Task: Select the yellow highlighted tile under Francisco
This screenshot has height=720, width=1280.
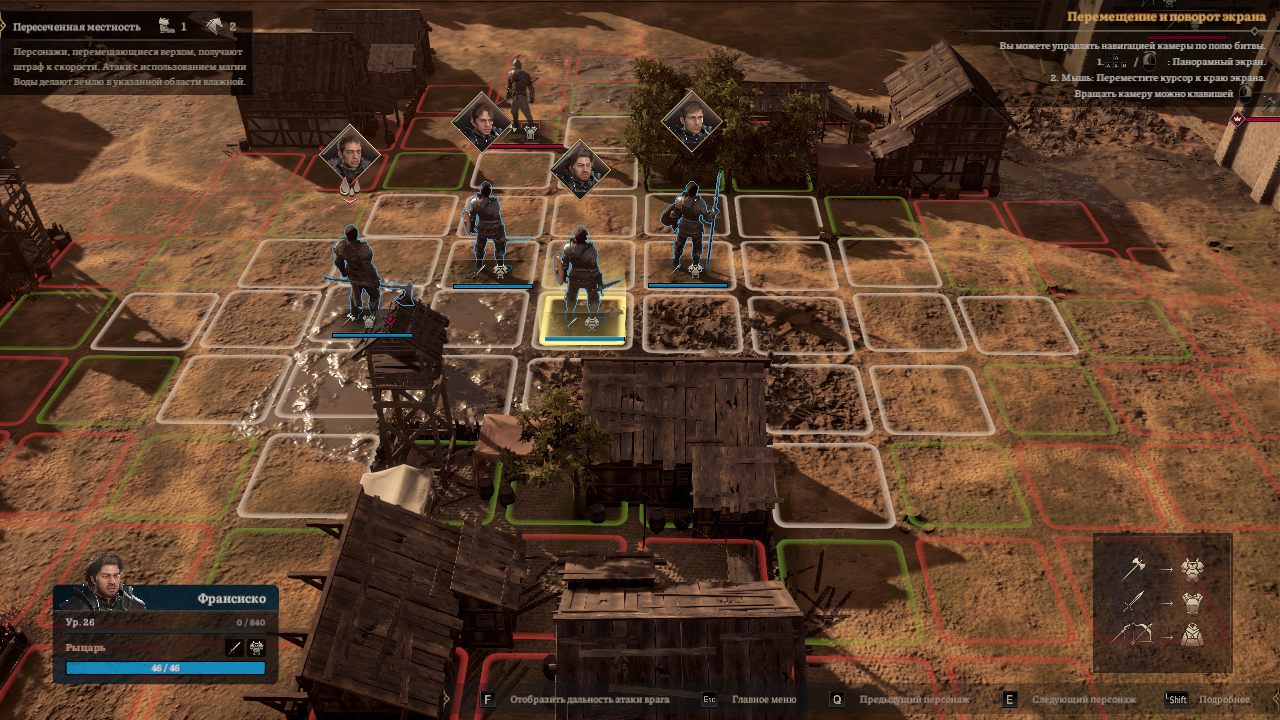Action: click(585, 320)
